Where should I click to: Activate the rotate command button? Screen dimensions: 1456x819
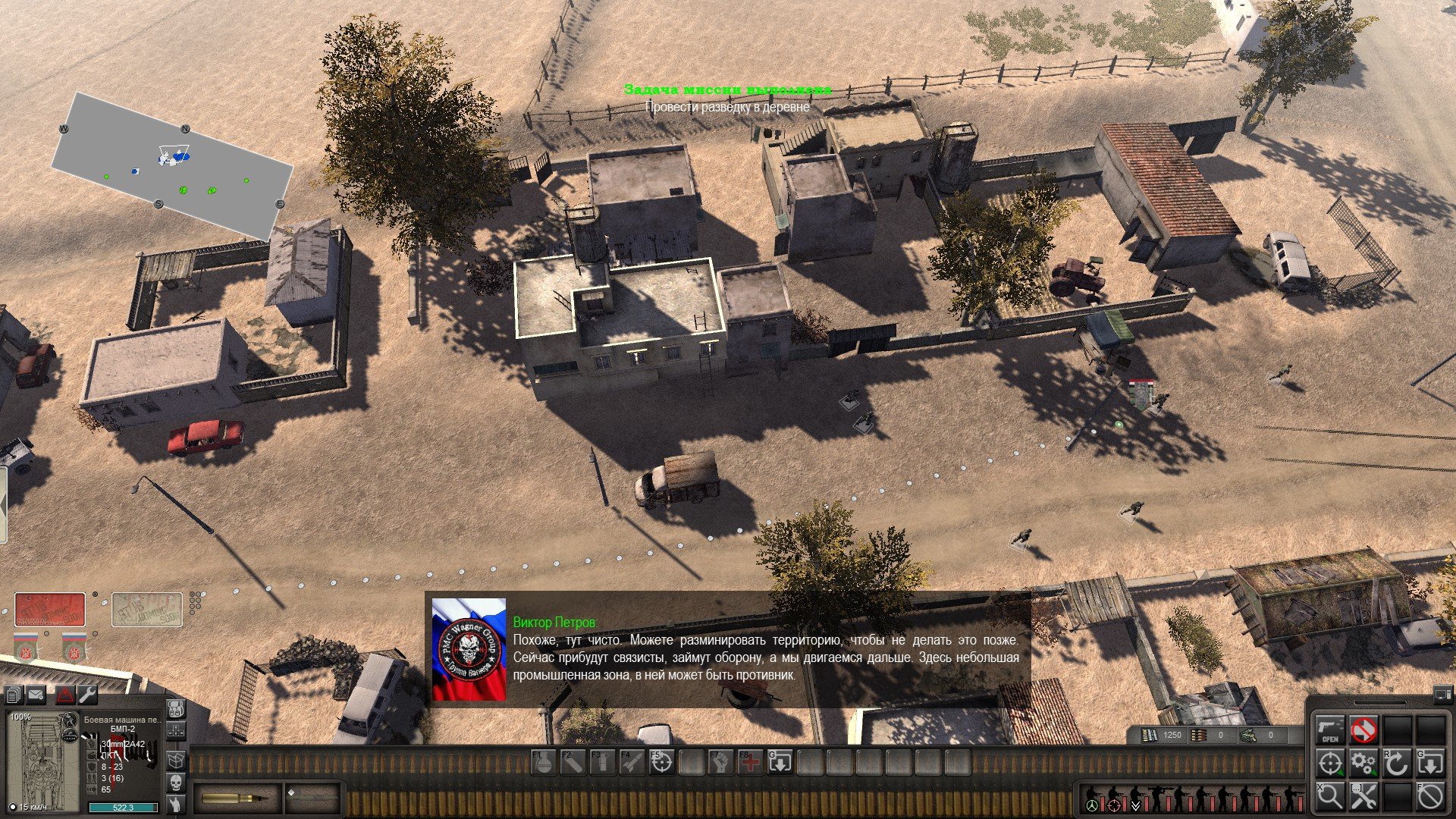[x=1397, y=763]
